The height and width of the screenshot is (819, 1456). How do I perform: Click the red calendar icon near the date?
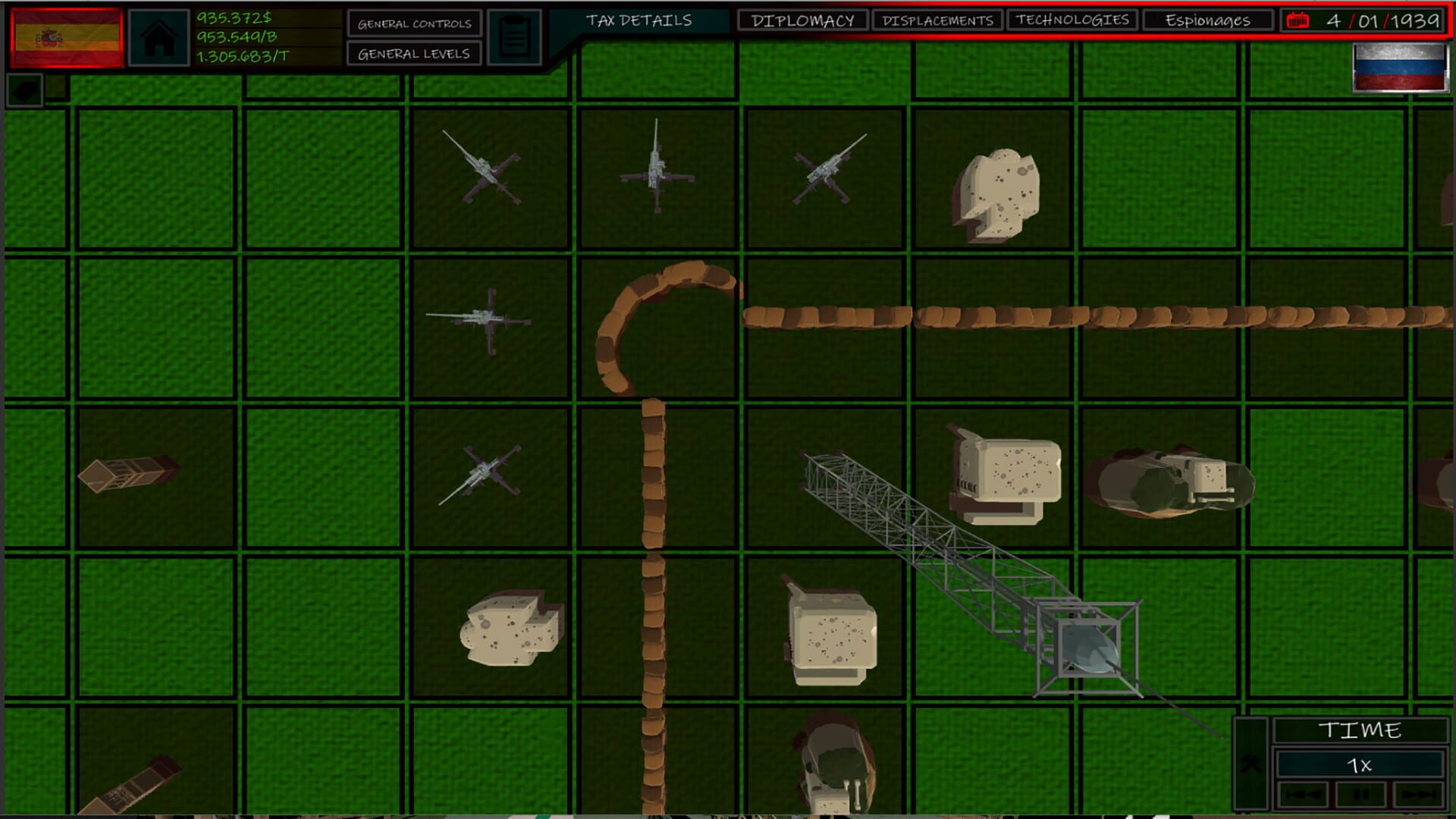click(1298, 21)
